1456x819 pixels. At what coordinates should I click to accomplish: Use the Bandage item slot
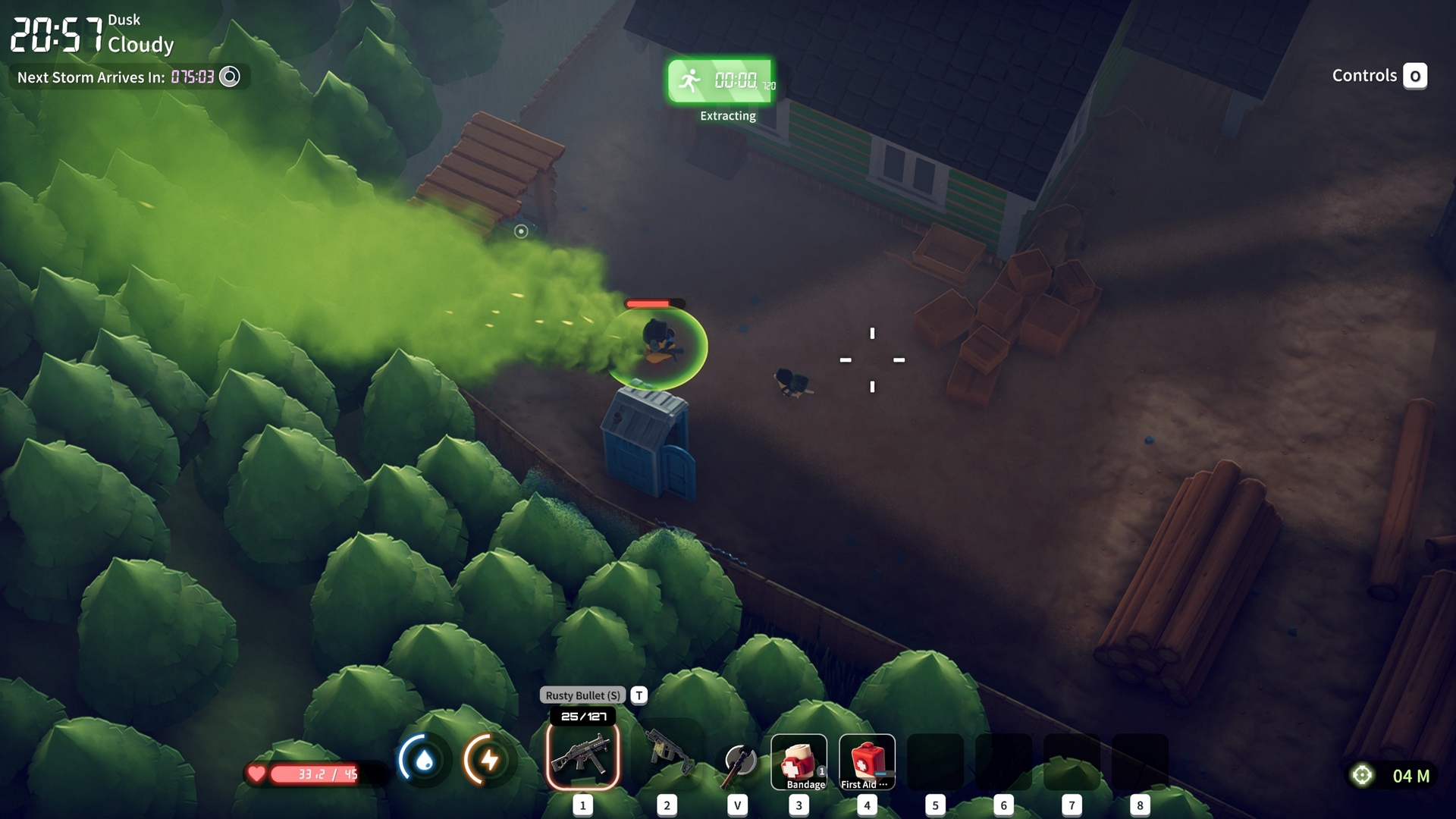point(799,761)
